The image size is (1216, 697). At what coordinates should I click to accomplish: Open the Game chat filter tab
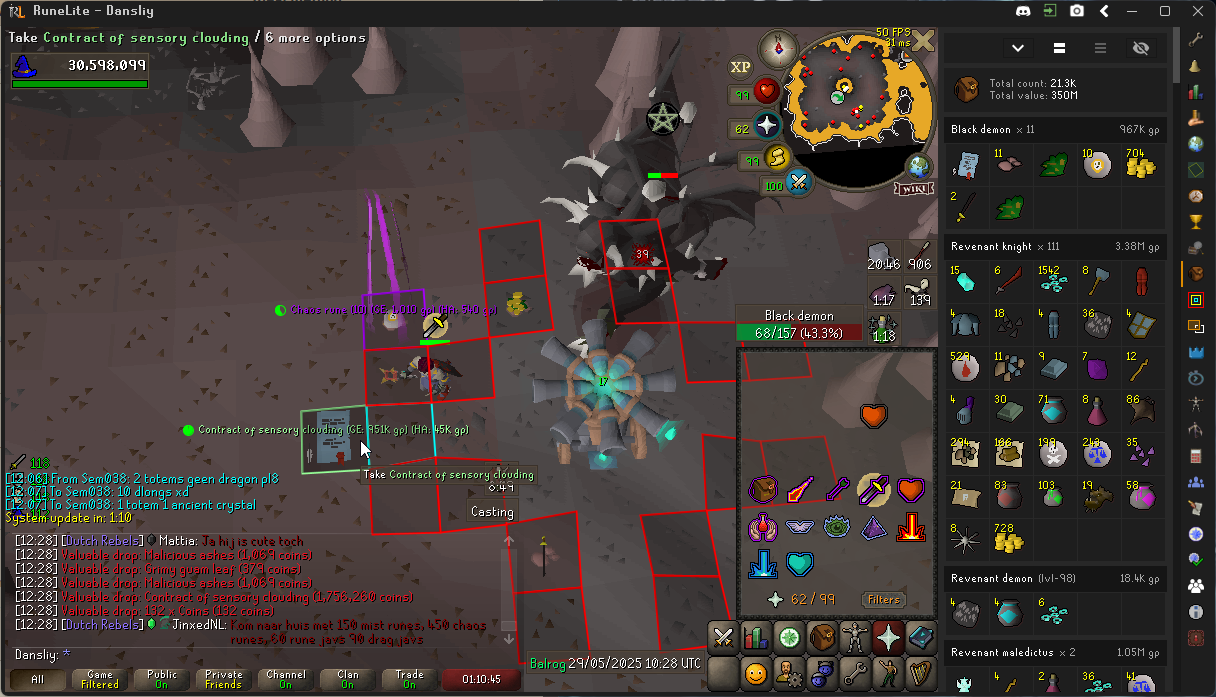pyautogui.click(x=100, y=680)
